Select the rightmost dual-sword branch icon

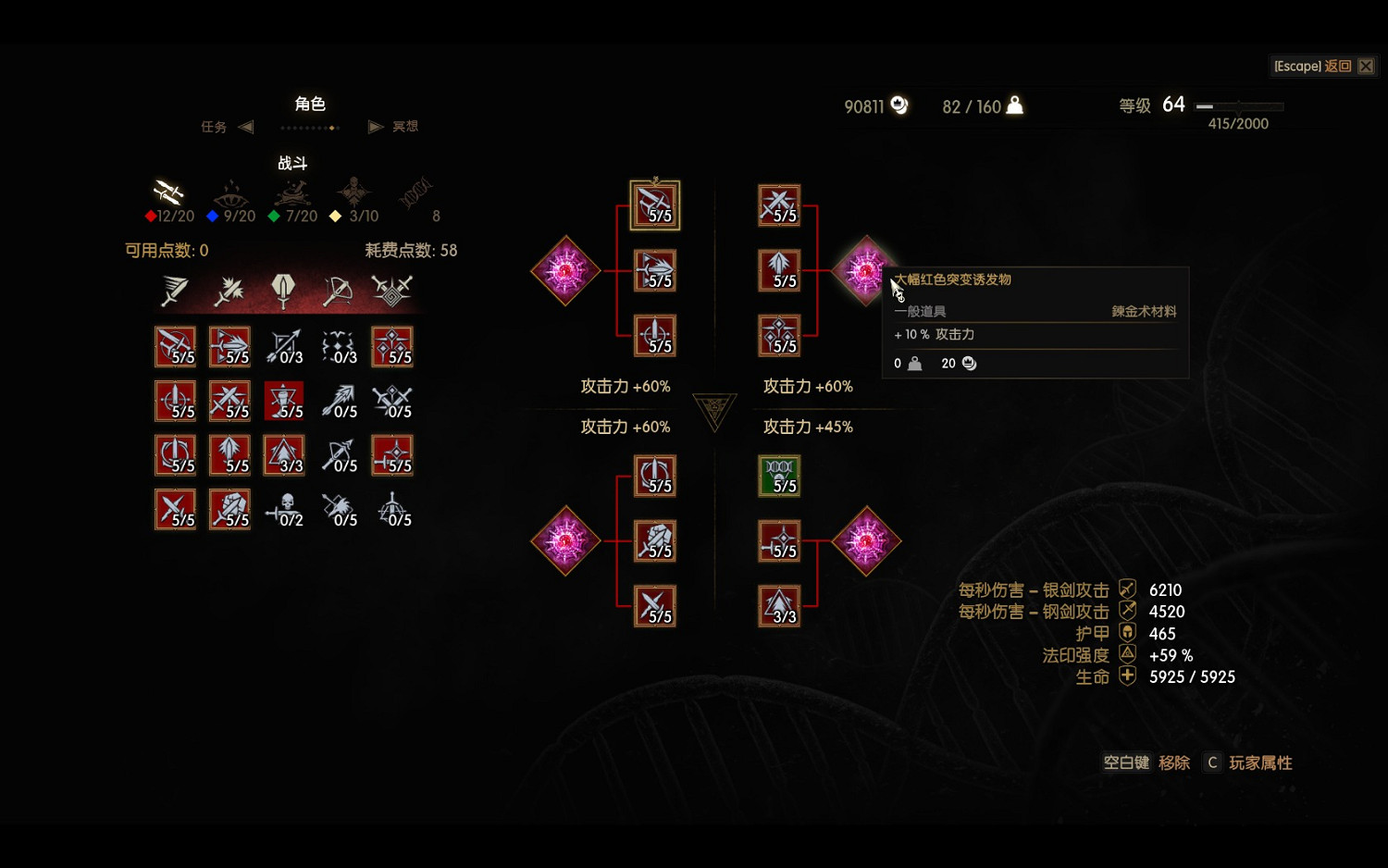click(391, 290)
